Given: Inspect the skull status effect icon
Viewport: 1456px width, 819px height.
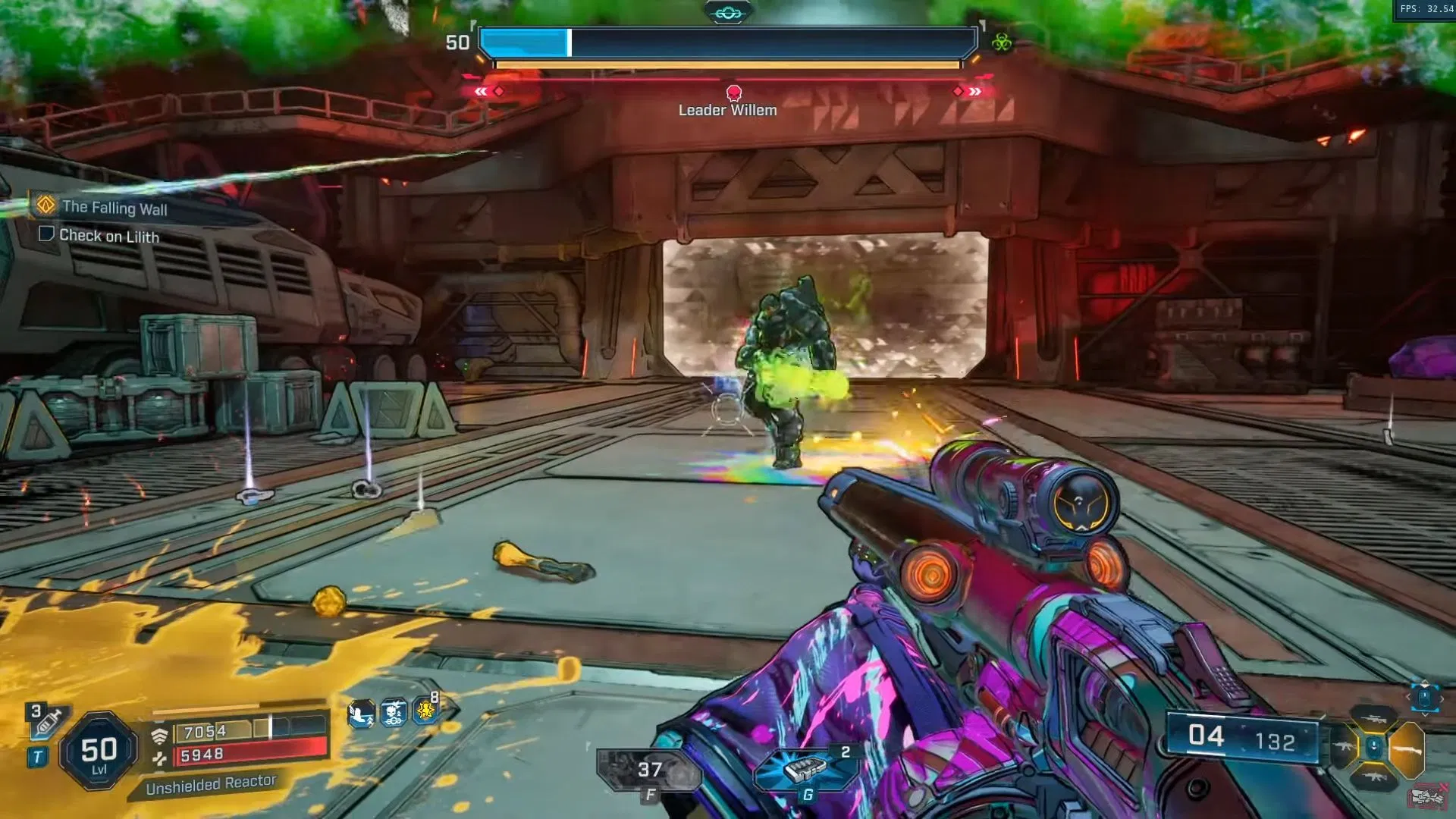Looking at the screenshot, I should pyautogui.click(x=393, y=714).
